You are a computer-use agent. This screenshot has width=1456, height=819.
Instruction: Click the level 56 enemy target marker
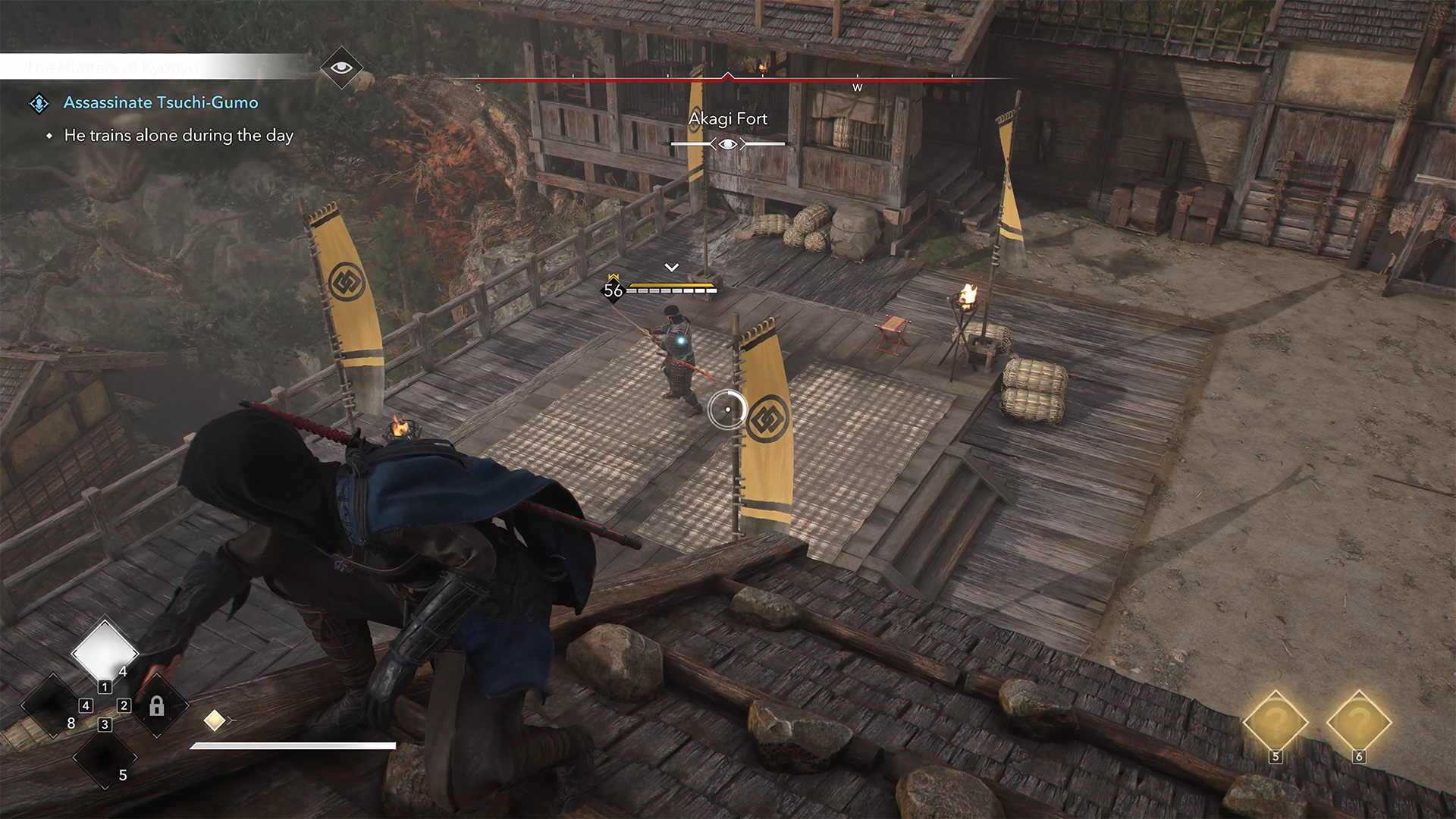click(613, 290)
